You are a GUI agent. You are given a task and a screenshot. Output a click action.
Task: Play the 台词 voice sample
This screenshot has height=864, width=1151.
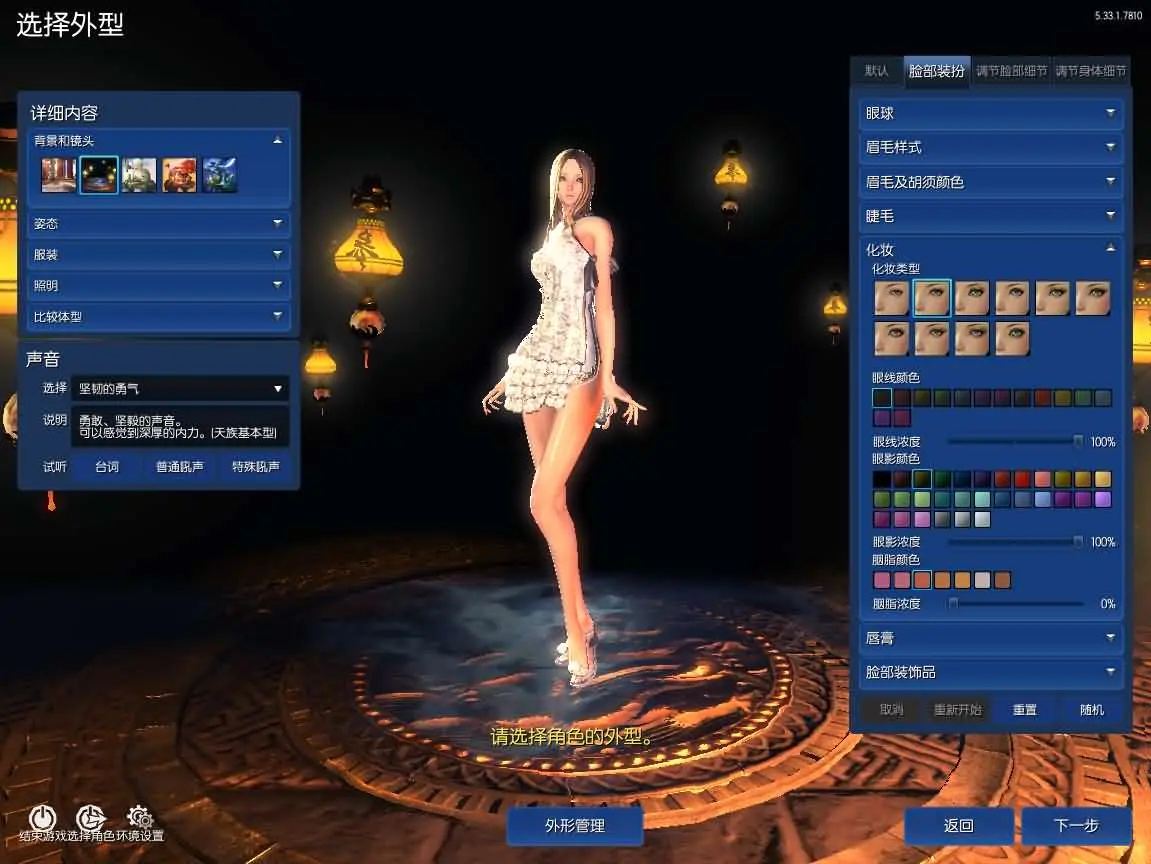click(x=107, y=467)
